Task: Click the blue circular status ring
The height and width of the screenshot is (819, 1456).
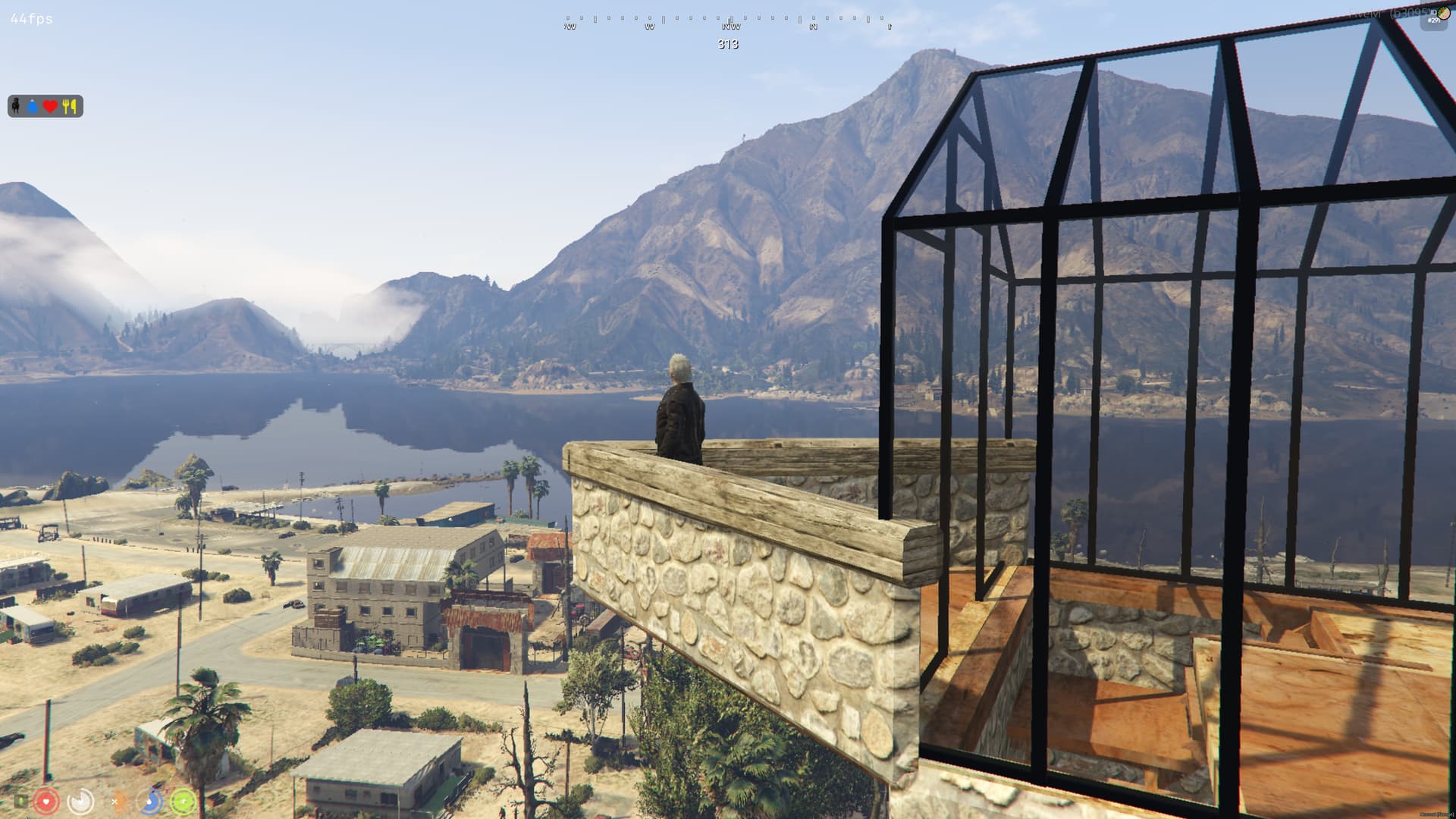Action: coord(150,801)
